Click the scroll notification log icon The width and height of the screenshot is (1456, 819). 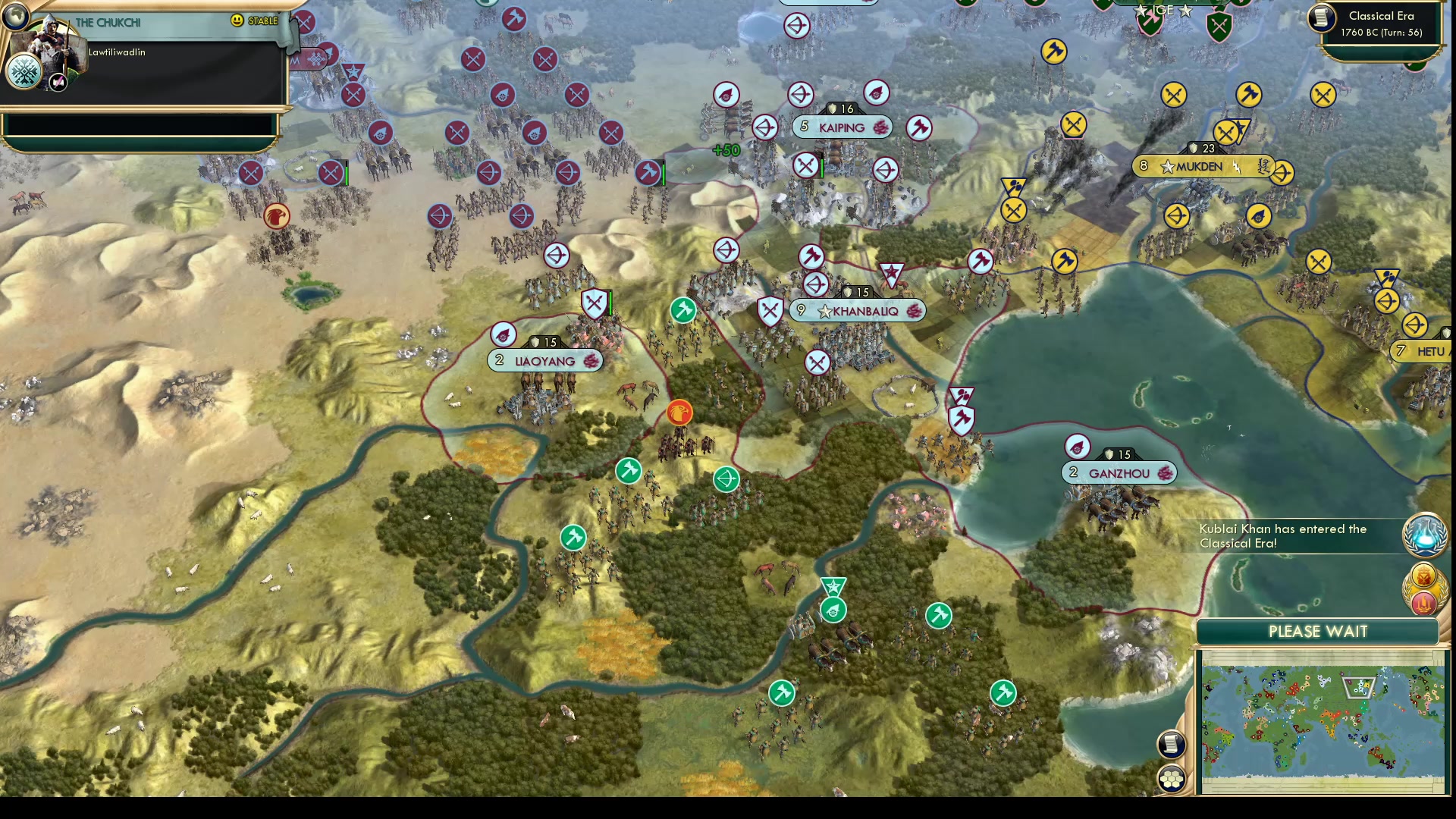coord(1172,745)
